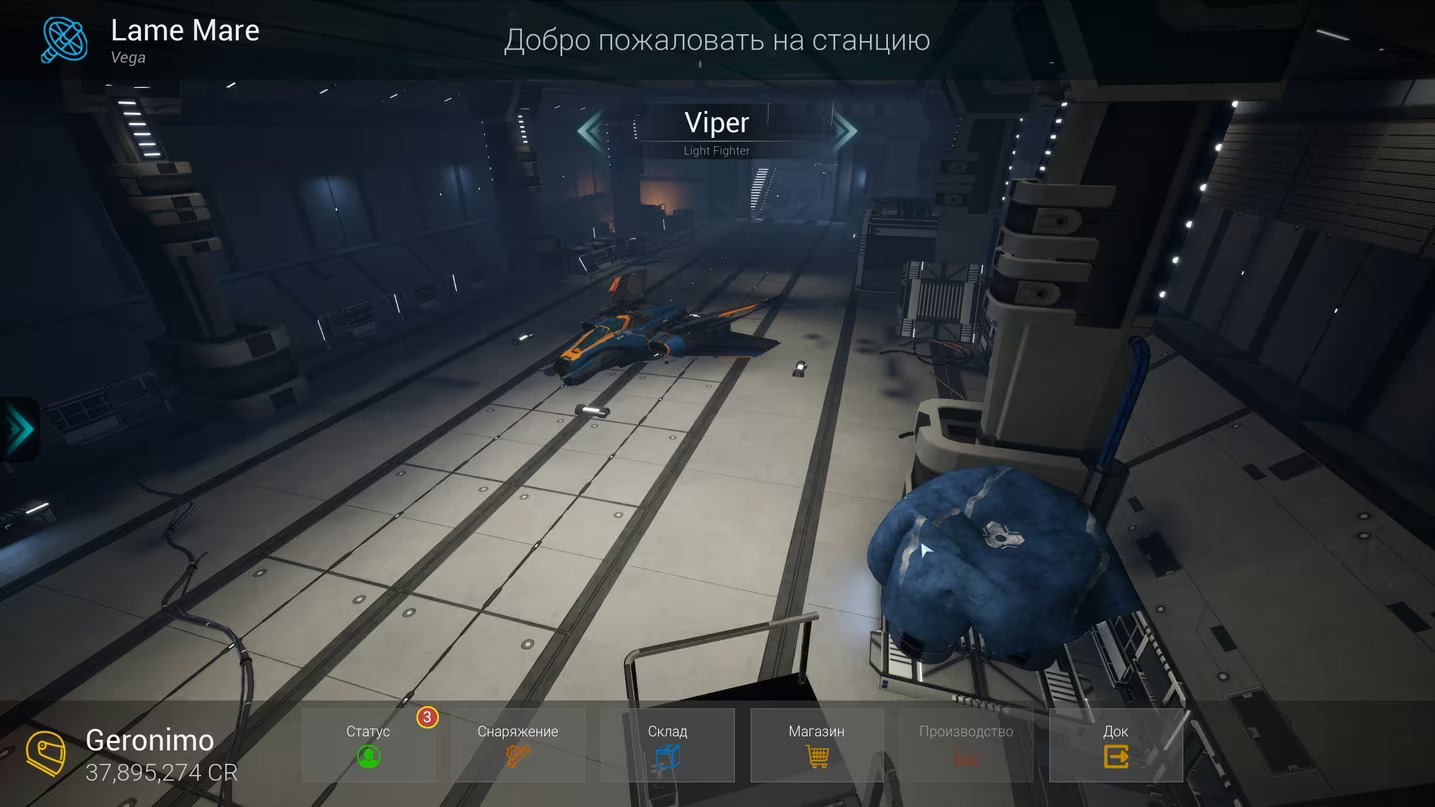1435x807 pixels.
Task: Click the greyed-out Производство factory icon
Action: point(966,757)
